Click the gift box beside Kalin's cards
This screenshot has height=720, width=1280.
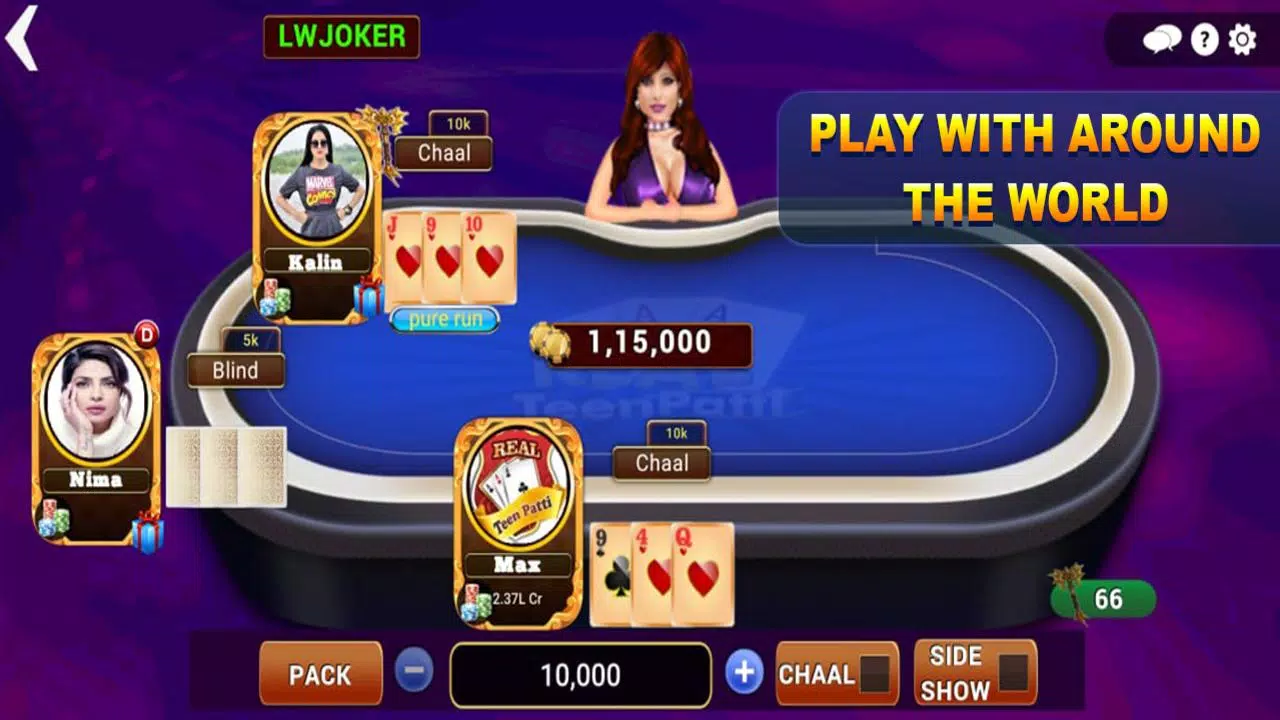pos(369,296)
